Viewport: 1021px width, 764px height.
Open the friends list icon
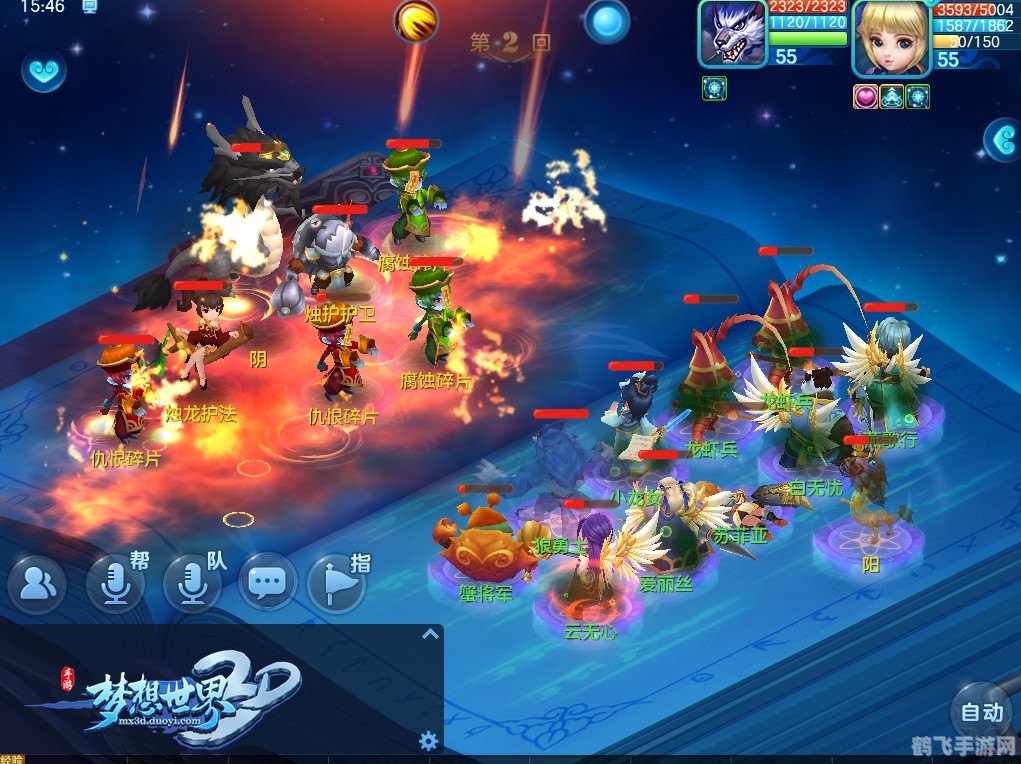[37, 584]
